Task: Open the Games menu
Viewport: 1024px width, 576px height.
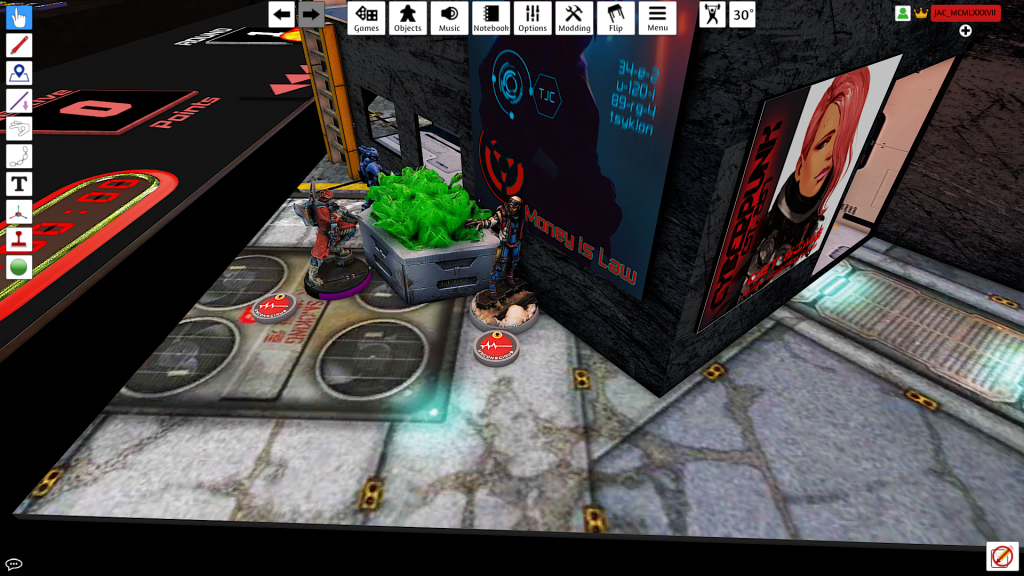Action: tap(366, 17)
